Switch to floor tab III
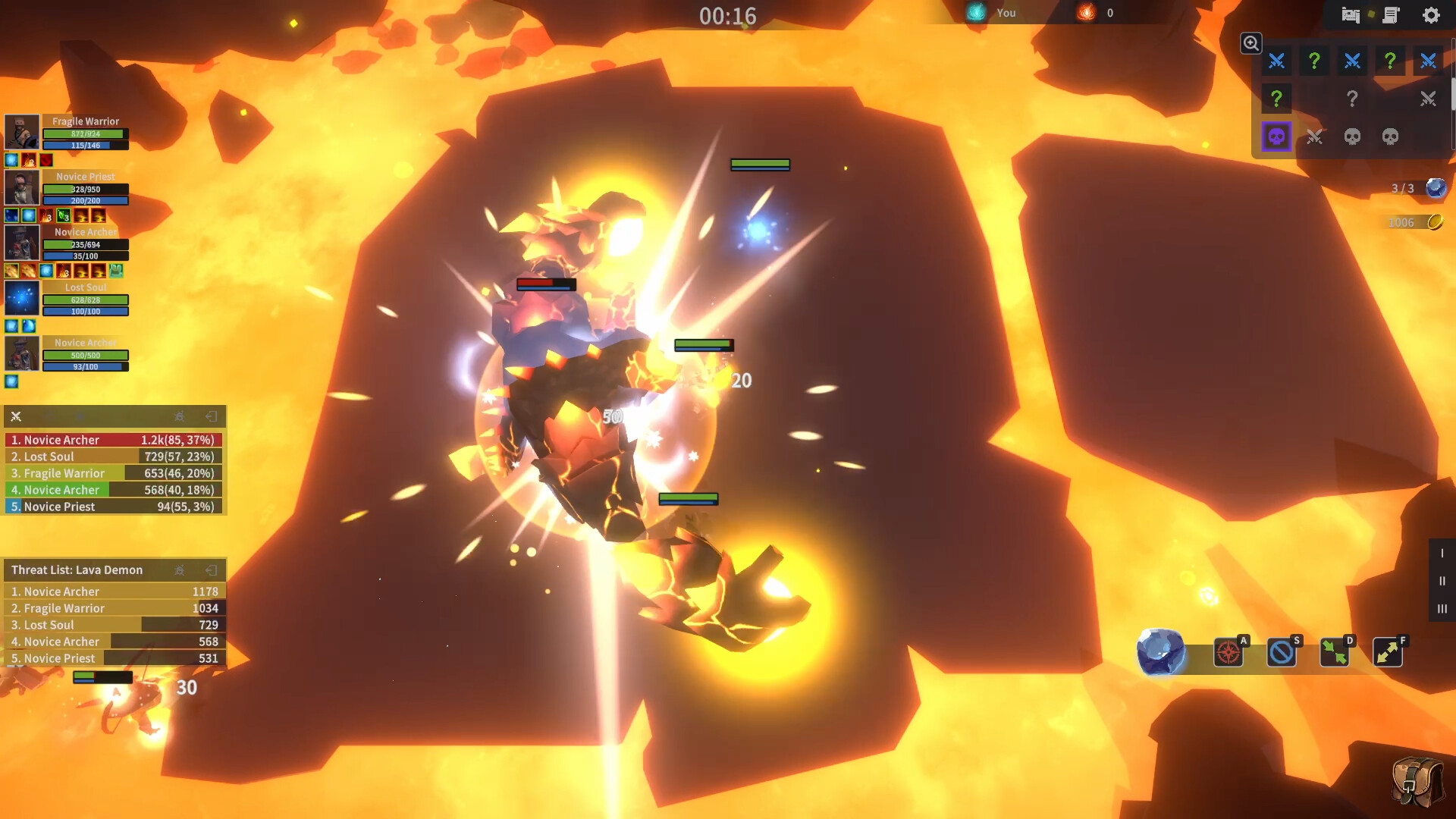 (x=1442, y=608)
